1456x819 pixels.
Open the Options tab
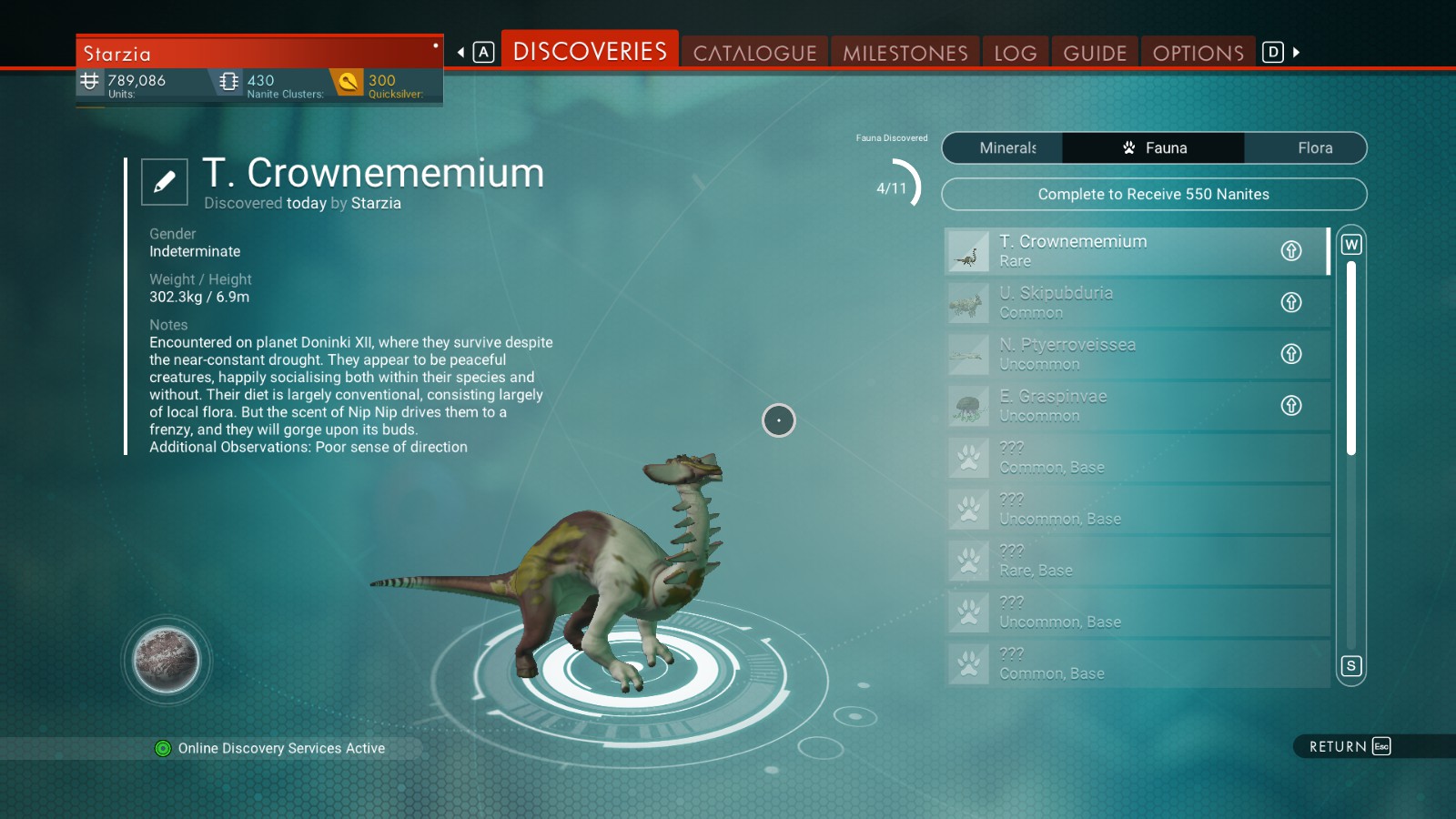pos(1198,53)
